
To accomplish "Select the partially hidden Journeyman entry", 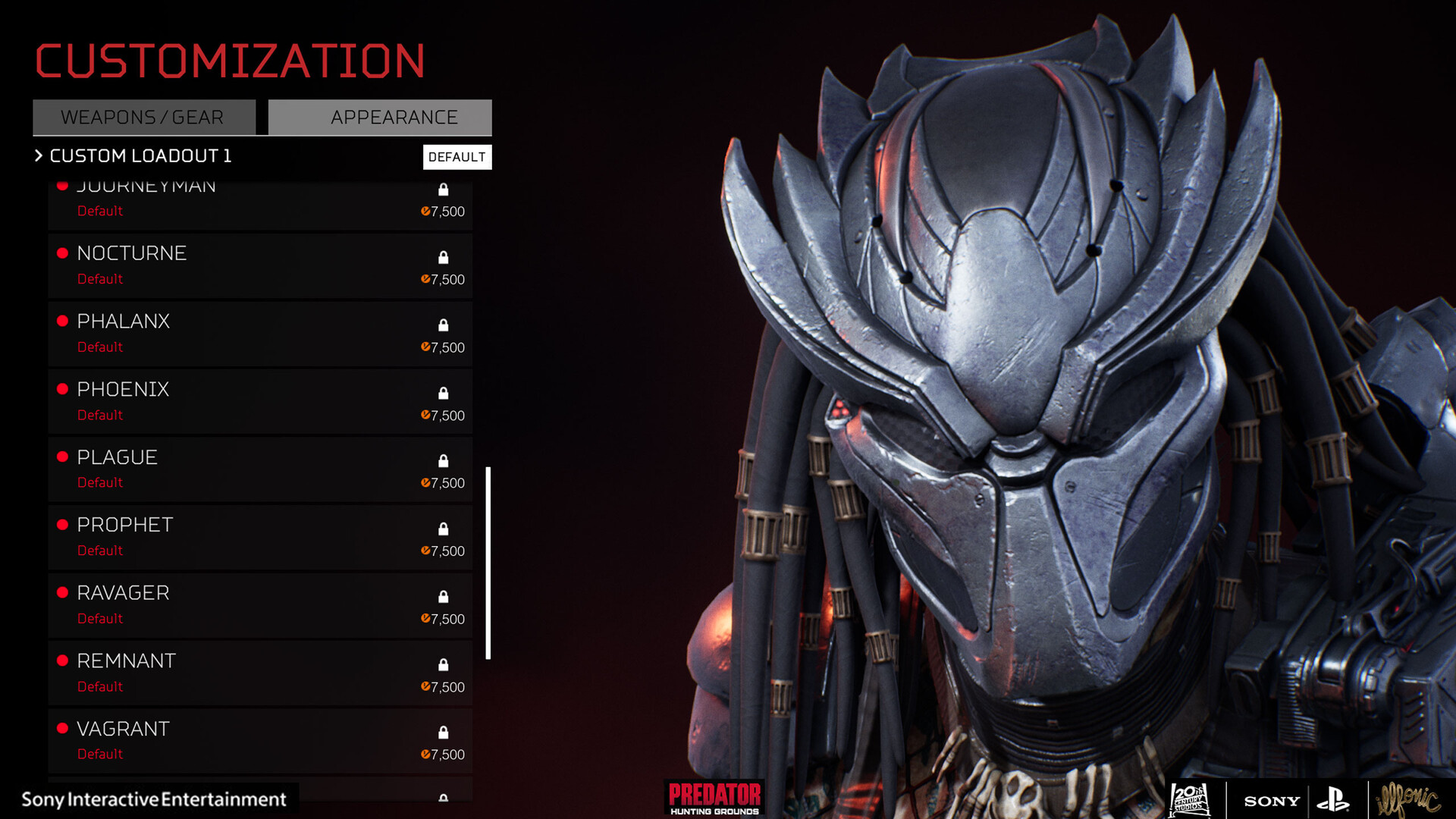I will (x=259, y=205).
